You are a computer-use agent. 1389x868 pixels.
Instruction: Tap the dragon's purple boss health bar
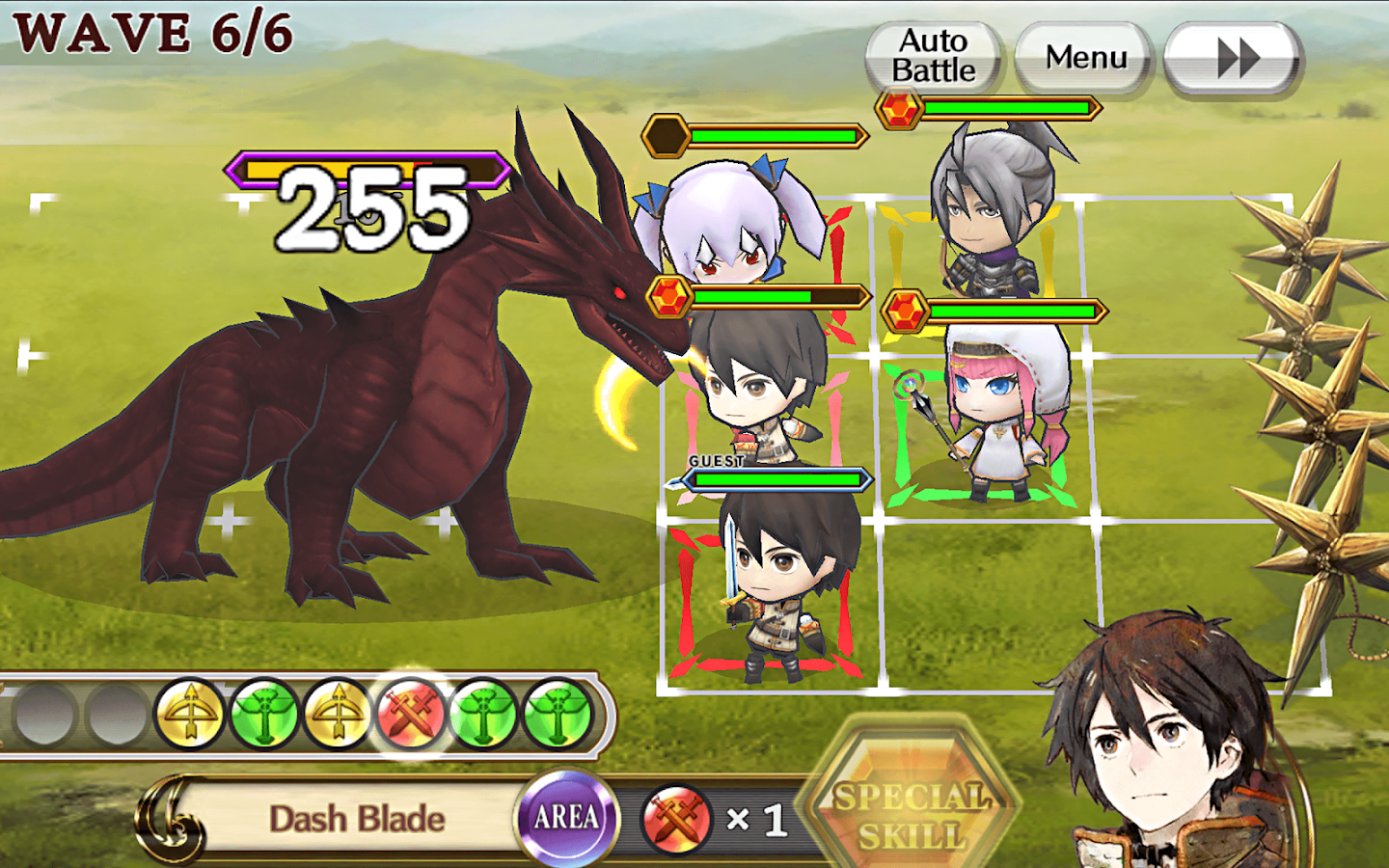(362, 166)
